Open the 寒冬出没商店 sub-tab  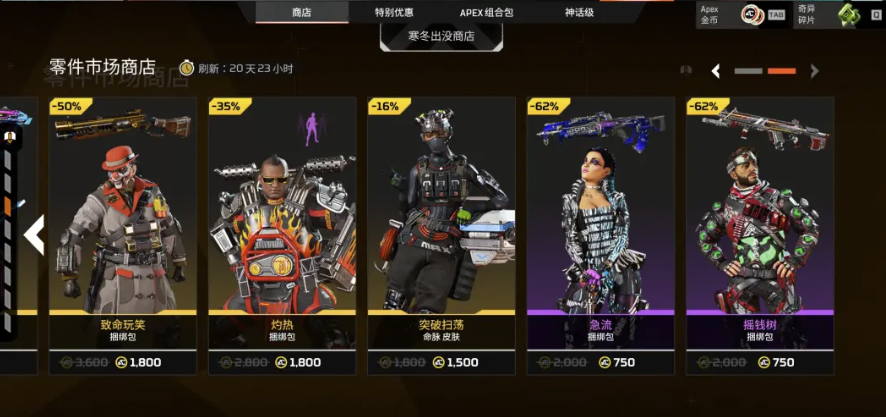441,36
